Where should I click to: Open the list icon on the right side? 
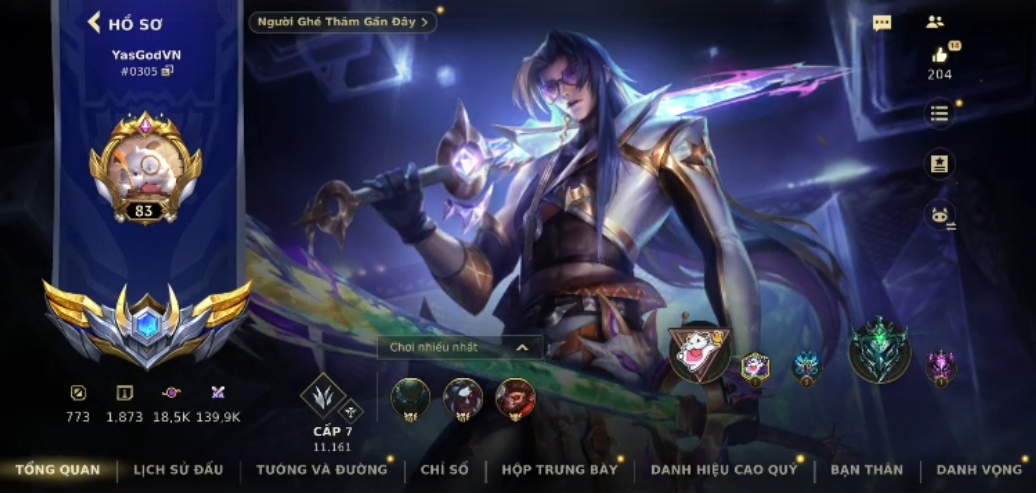(x=939, y=113)
